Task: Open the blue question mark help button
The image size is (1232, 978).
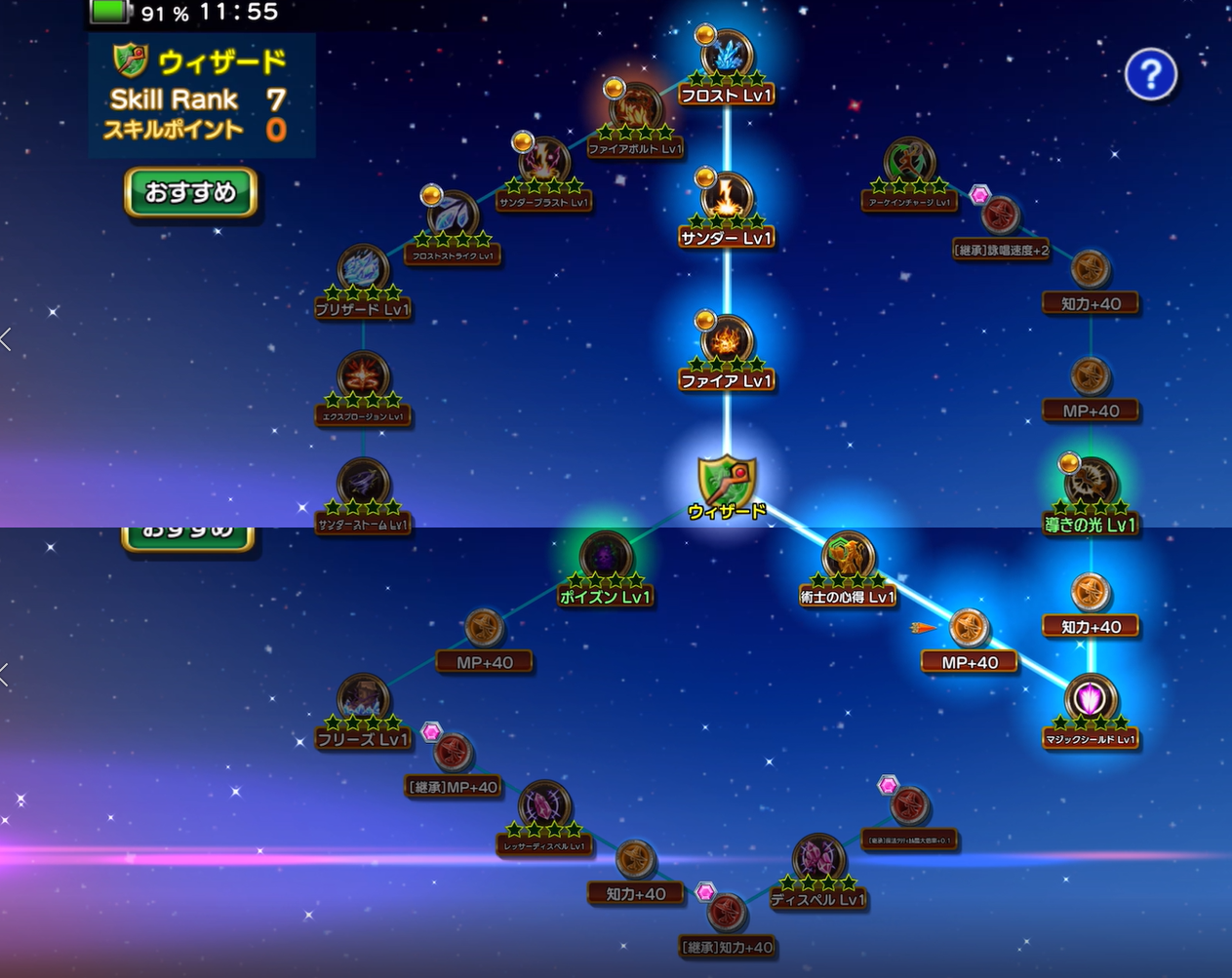Action: pos(1151,74)
